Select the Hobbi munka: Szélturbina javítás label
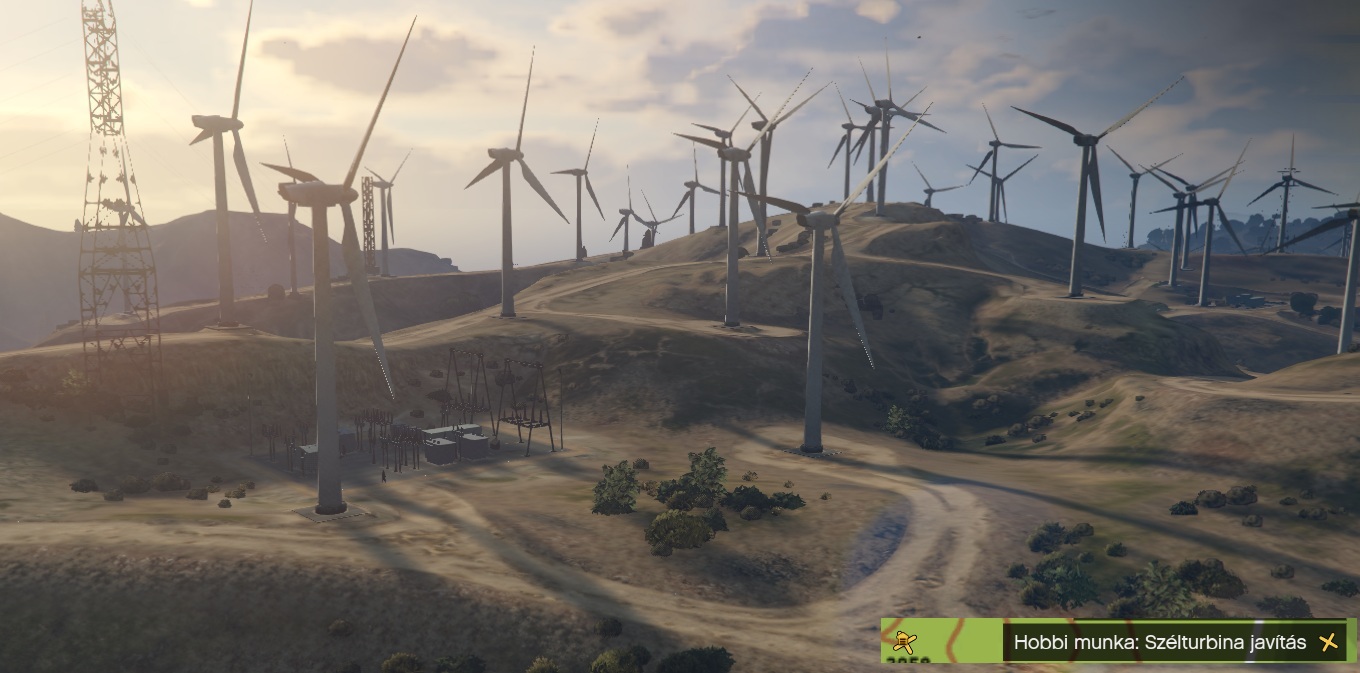 (x=1159, y=642)
